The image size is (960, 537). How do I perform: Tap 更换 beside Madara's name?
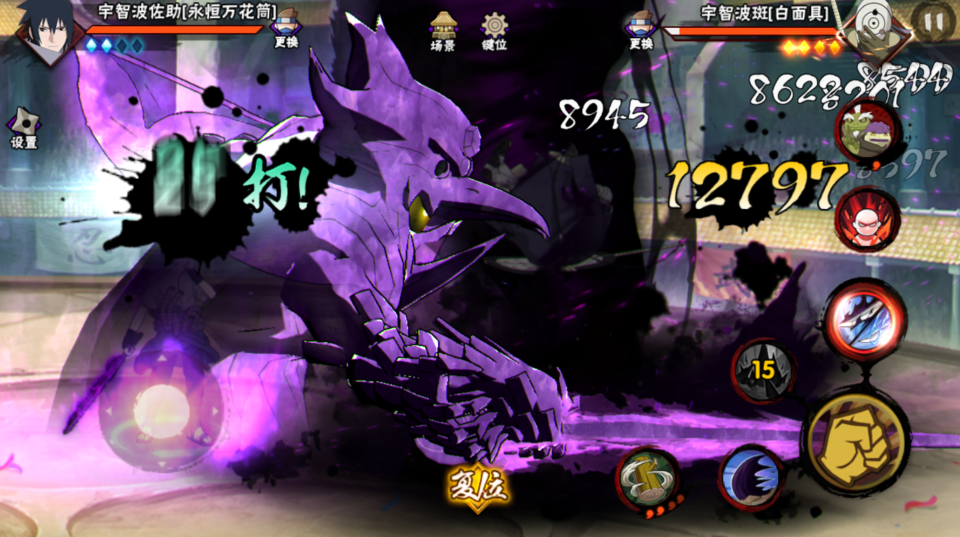(641, 28)
